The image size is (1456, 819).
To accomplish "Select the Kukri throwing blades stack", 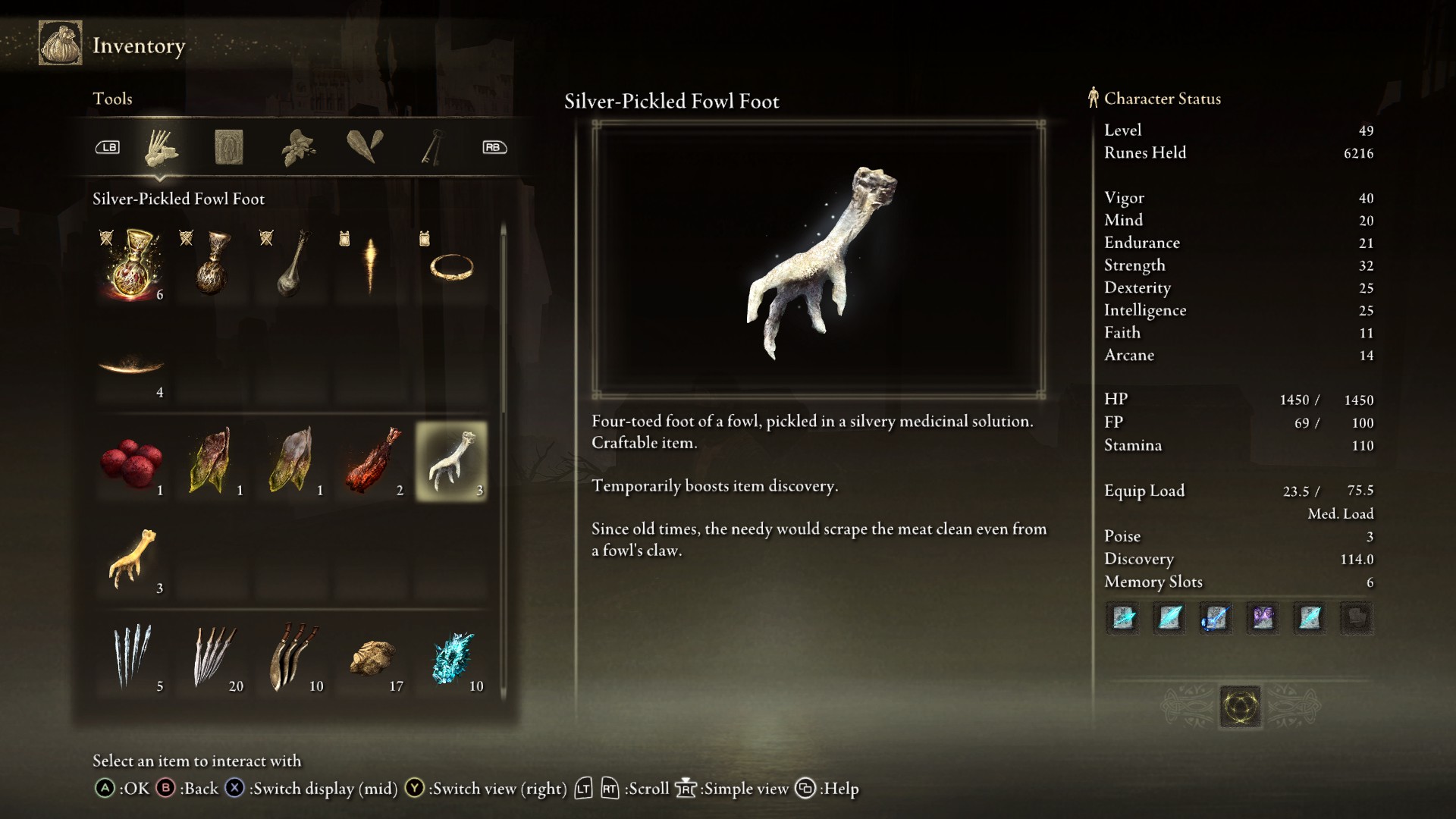I will (293, 657).
